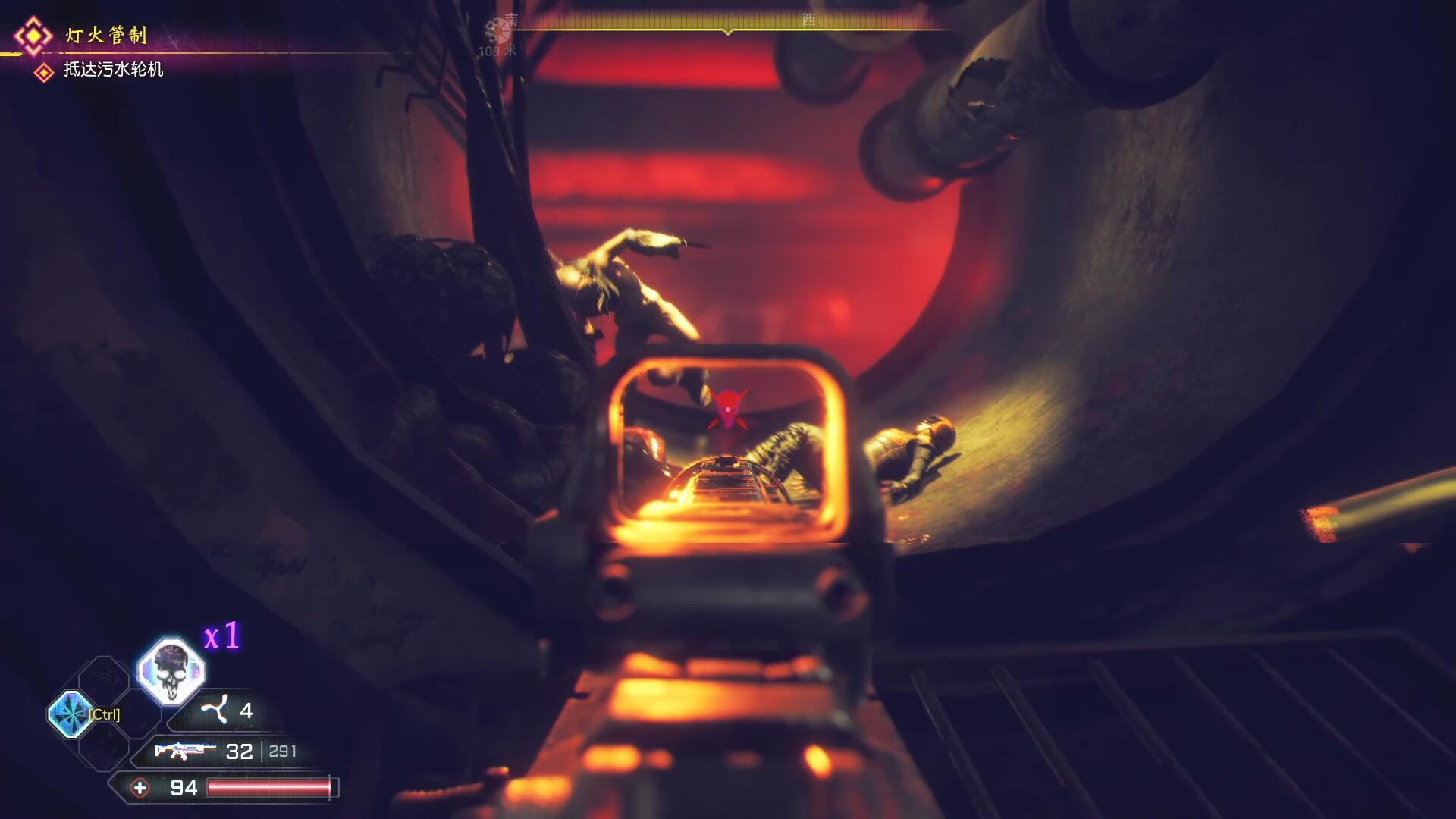Click the health cross icon
The height and width of the screenshot is (819, 1456).
click(x=140, y=788)
